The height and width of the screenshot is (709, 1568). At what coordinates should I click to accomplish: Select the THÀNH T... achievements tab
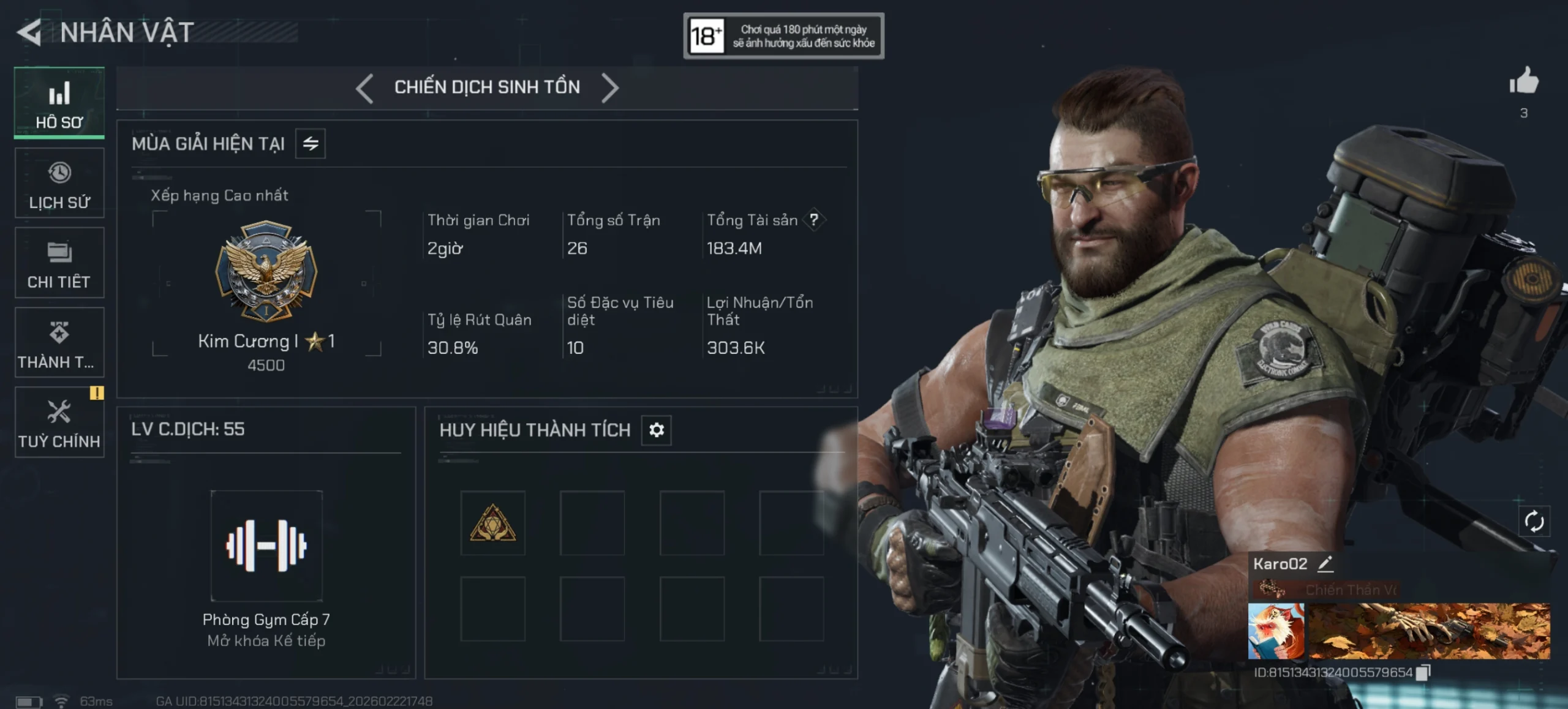(59, 343)
